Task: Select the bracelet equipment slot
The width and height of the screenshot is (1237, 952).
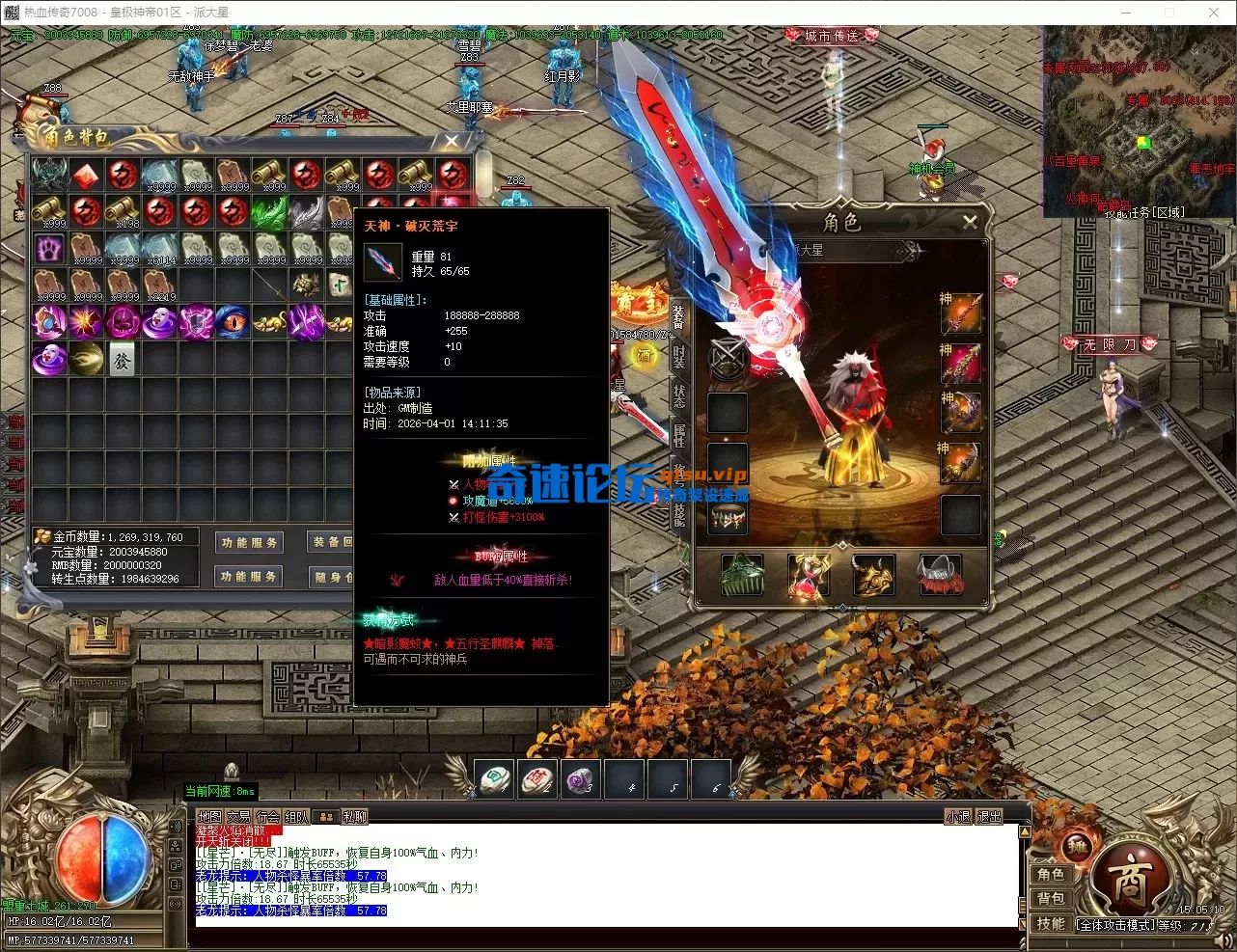Action: tap(728, 518)
